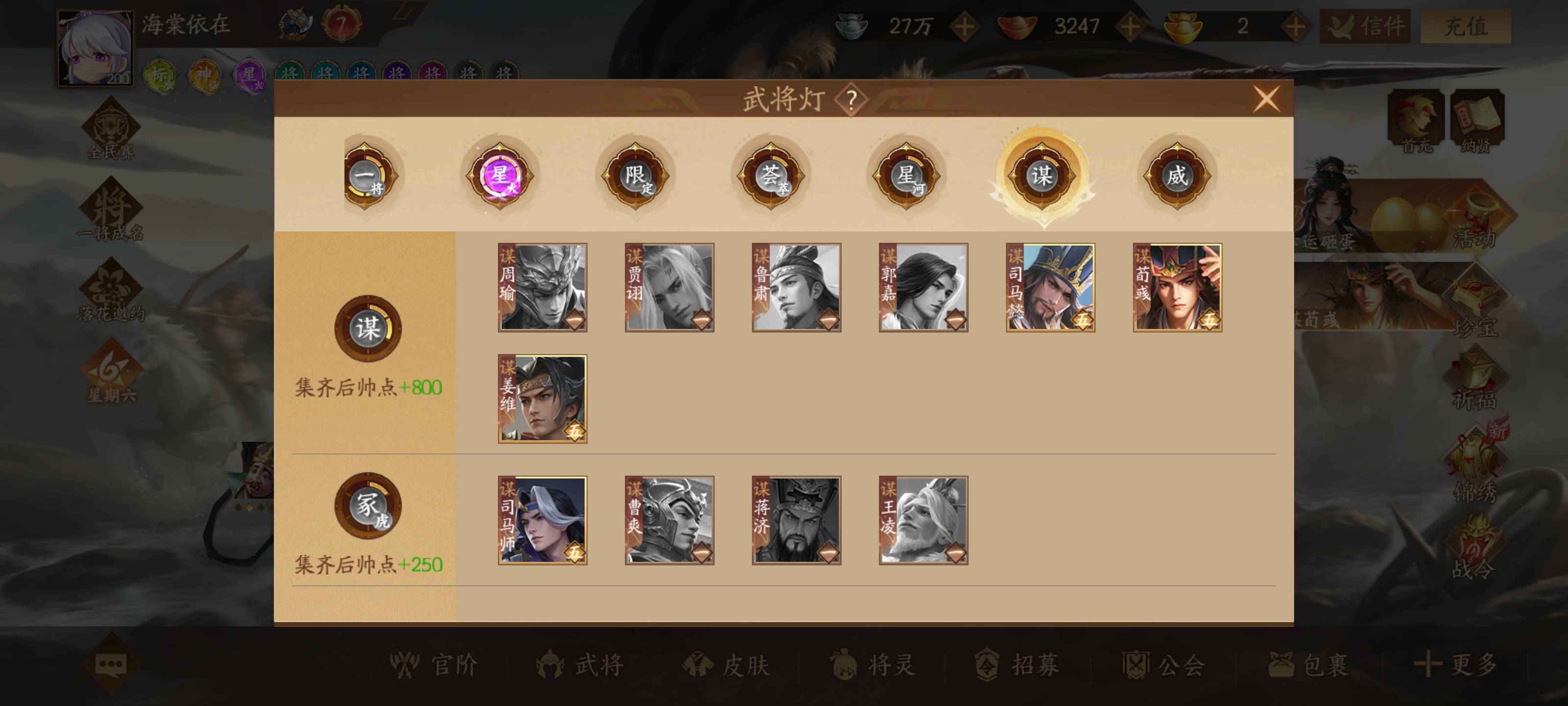Open the 鲁肃 general portrait

click(796, 287)
